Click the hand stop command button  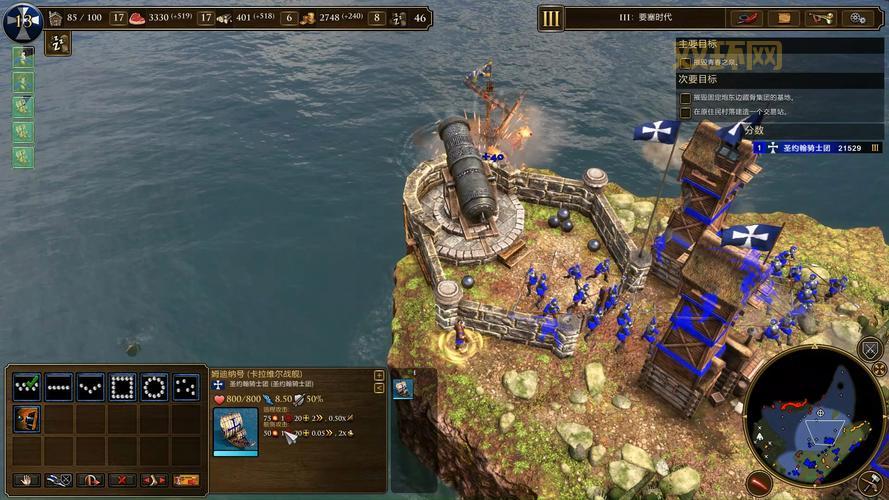tap(27, 480)
